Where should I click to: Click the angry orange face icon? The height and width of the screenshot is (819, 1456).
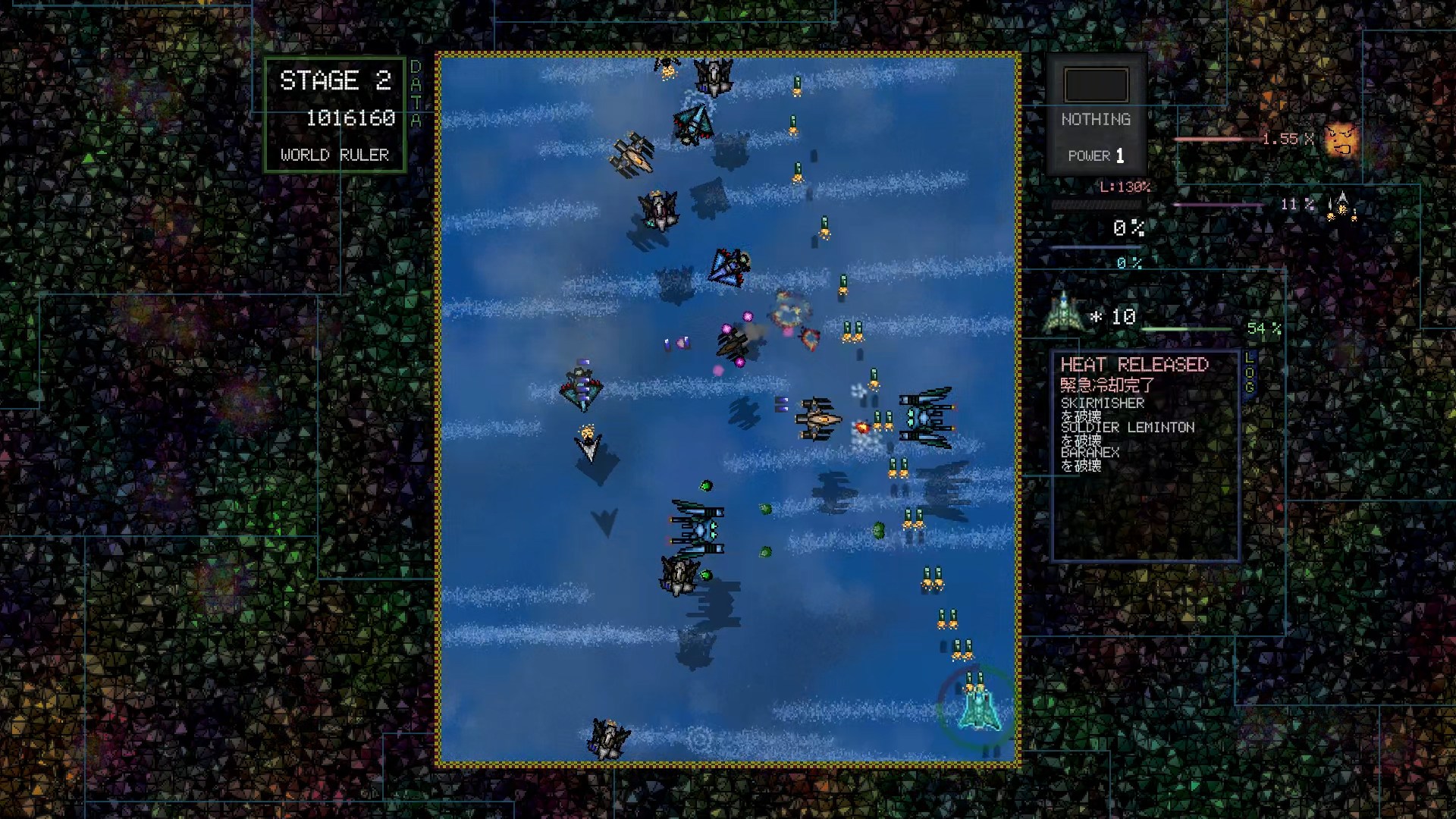point(1341,140)
